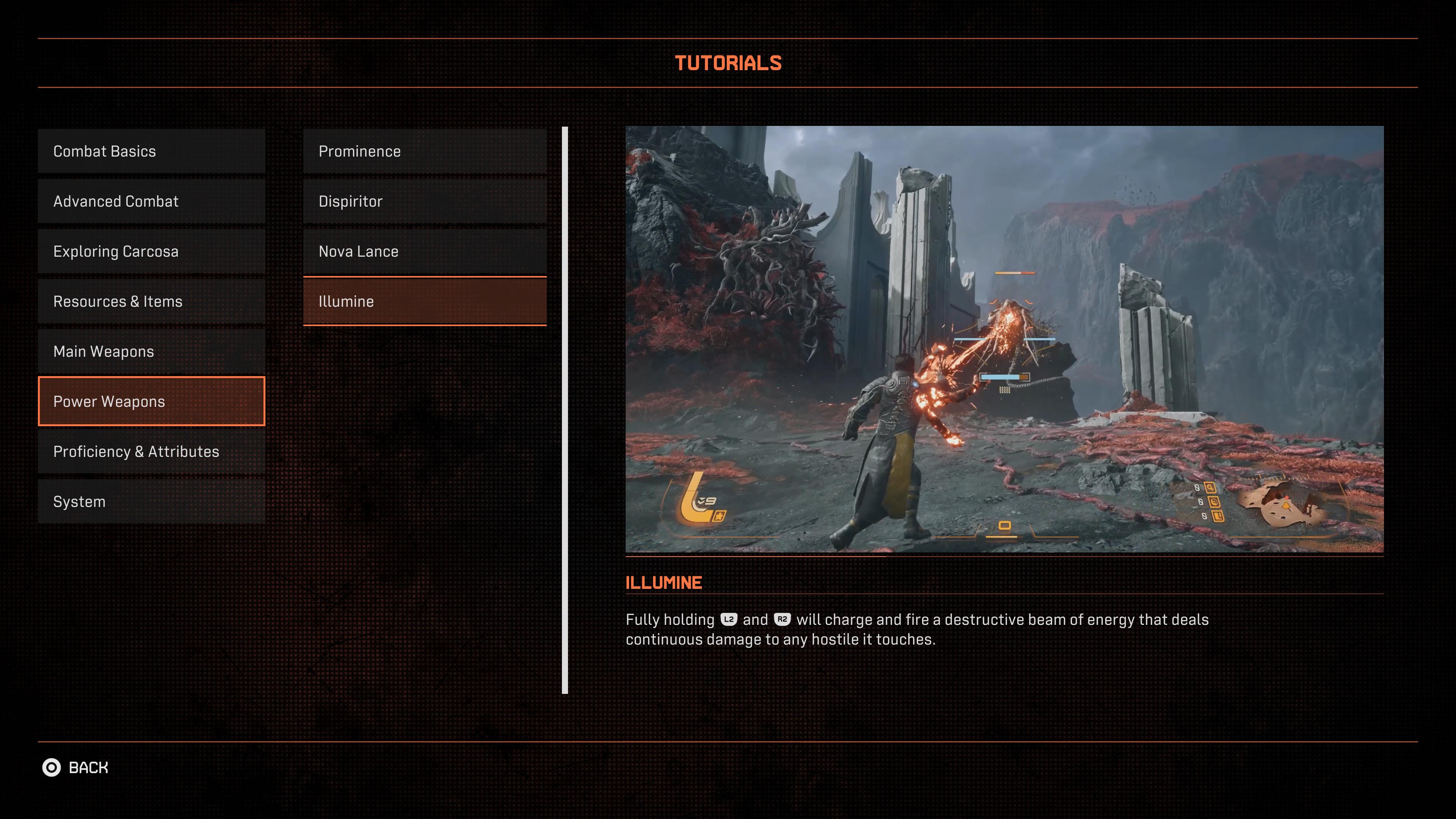Choose the Exploring Carcosa category

[x=151, y=251]
